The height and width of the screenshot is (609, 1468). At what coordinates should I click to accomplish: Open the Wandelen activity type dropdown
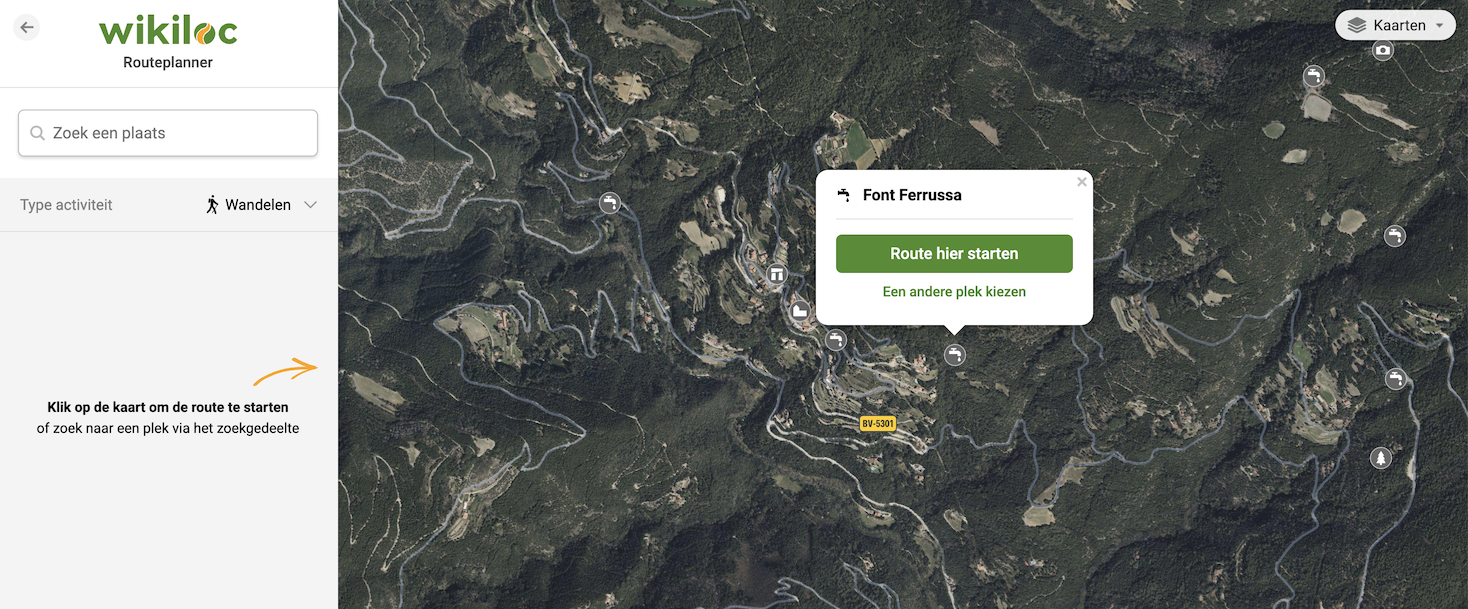click(x=262, y=205)
